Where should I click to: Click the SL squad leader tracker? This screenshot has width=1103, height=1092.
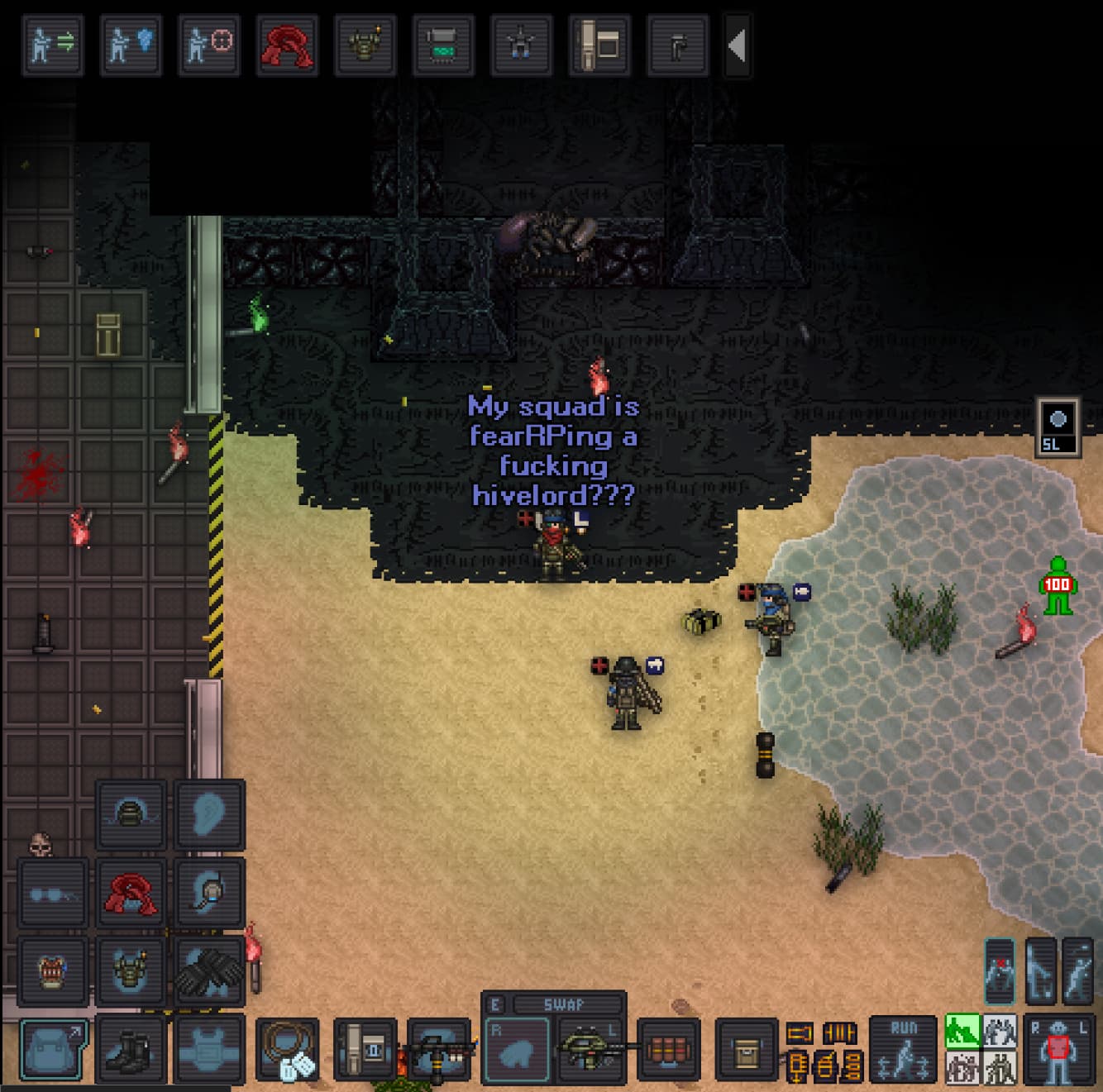coord(1058,426)
